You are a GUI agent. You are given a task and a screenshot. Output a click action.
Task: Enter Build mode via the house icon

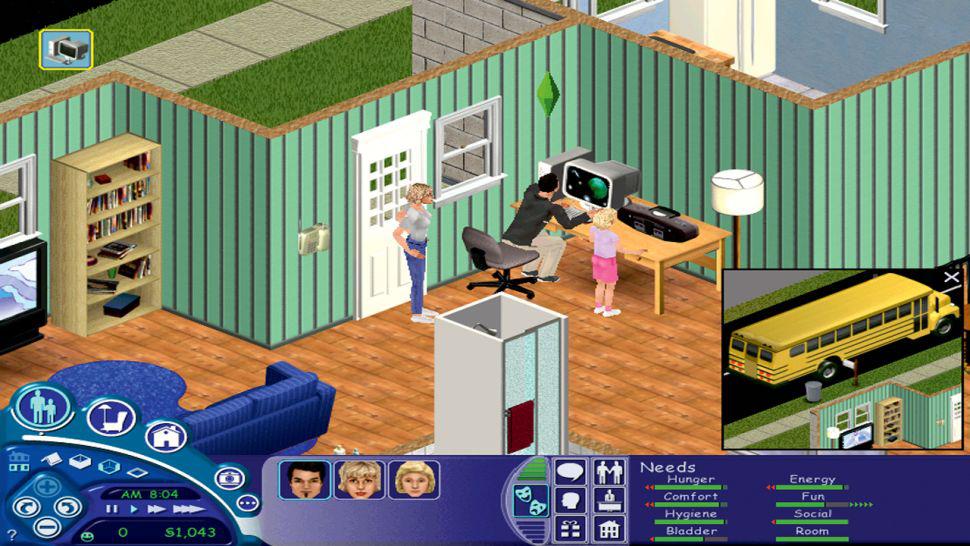[165, 435]
